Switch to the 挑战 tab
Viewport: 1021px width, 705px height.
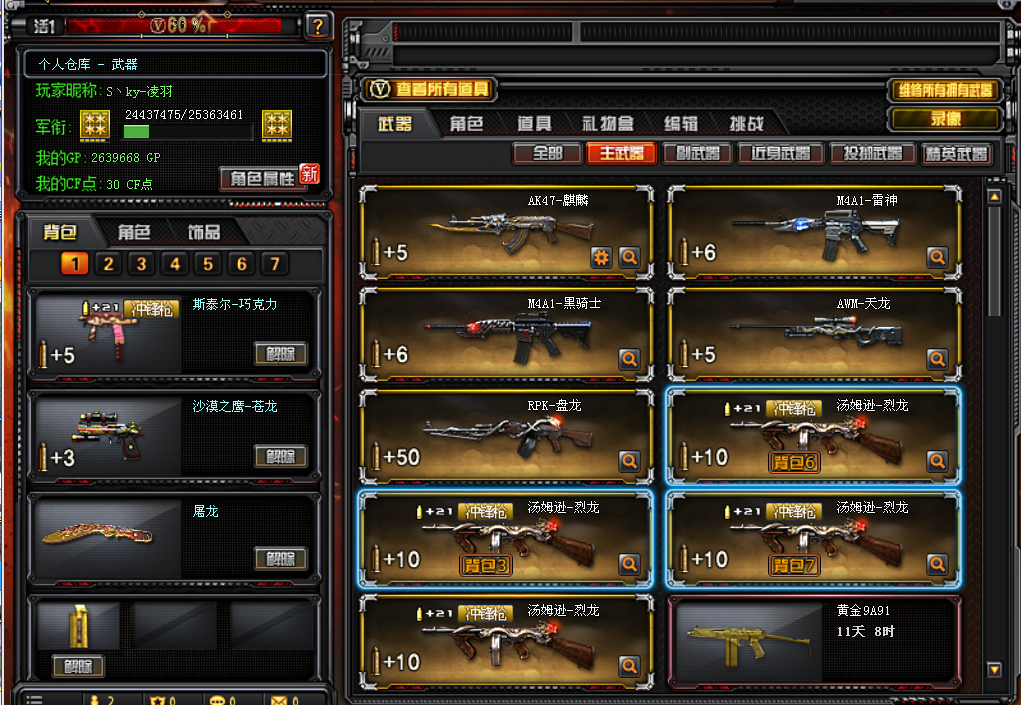[747, 124]
